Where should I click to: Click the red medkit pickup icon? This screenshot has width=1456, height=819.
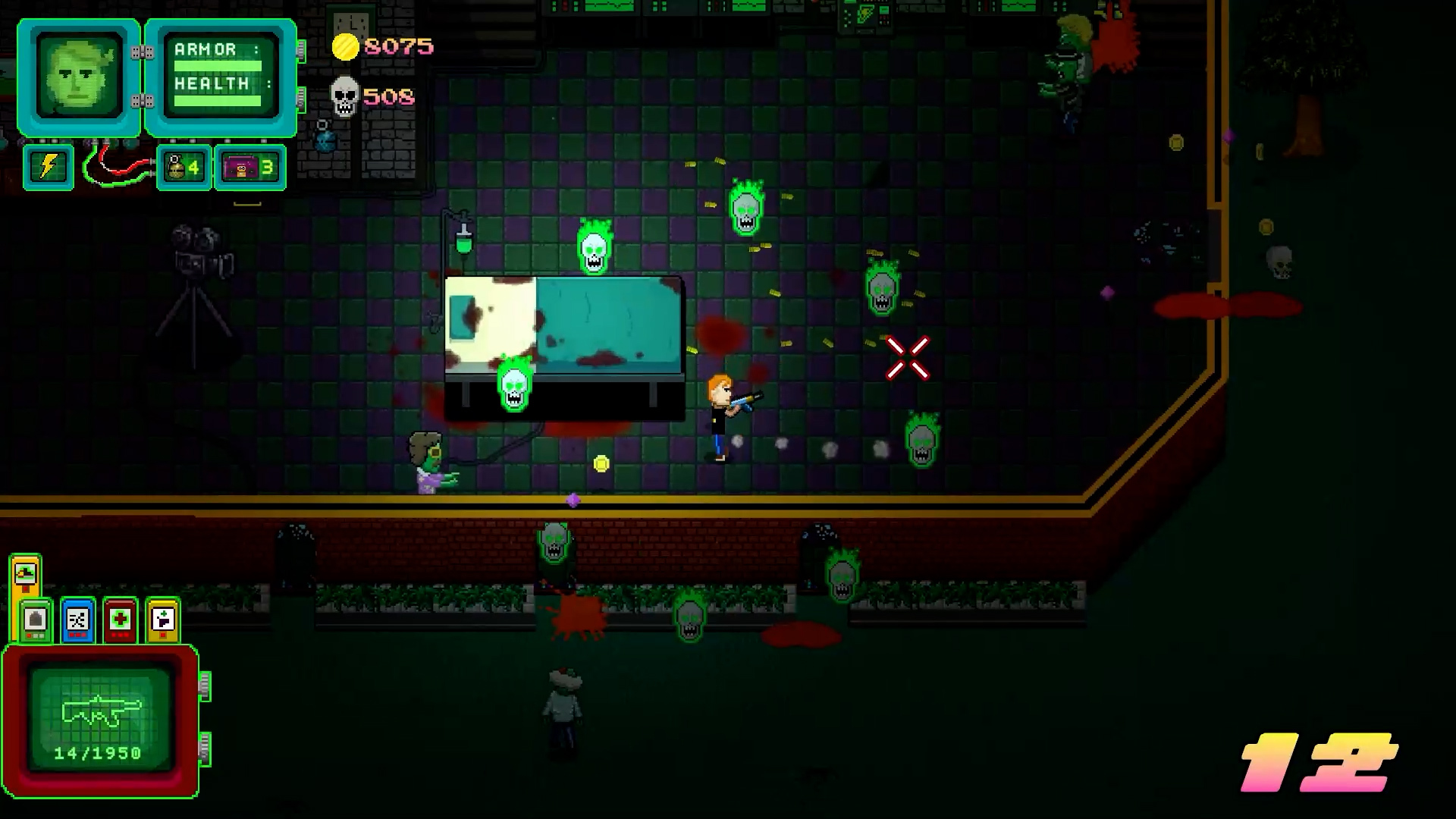[x=120, y=620]
